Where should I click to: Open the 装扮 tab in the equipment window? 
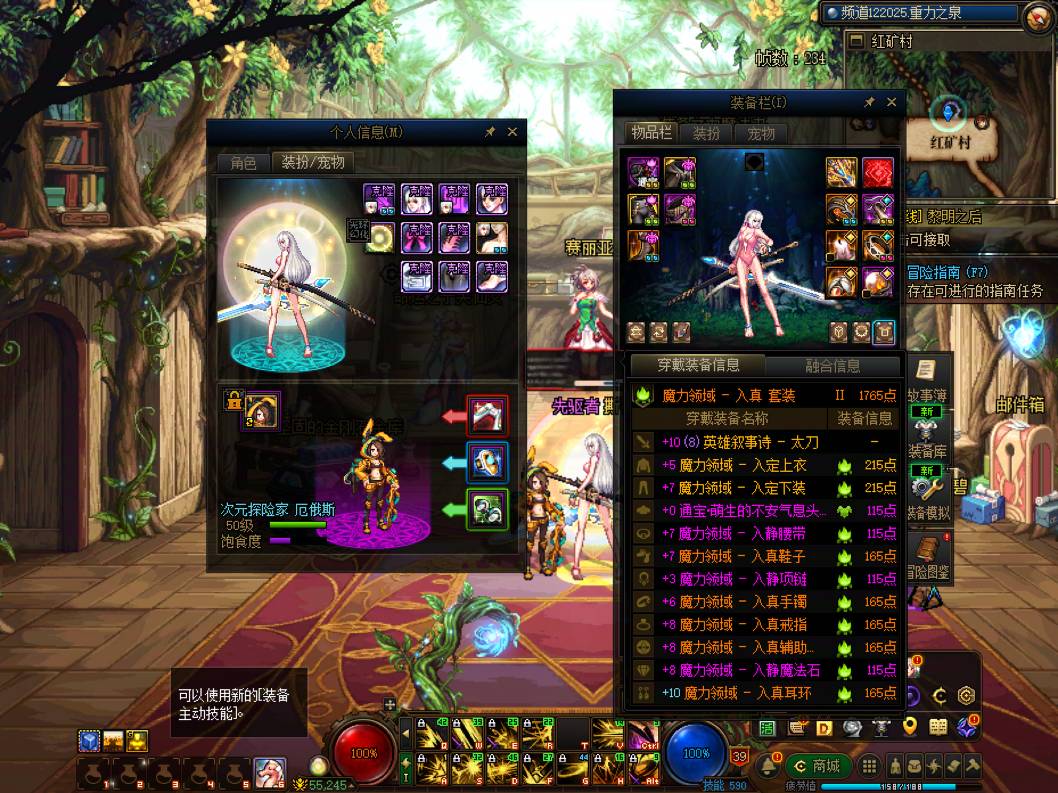tap(706, 133)
